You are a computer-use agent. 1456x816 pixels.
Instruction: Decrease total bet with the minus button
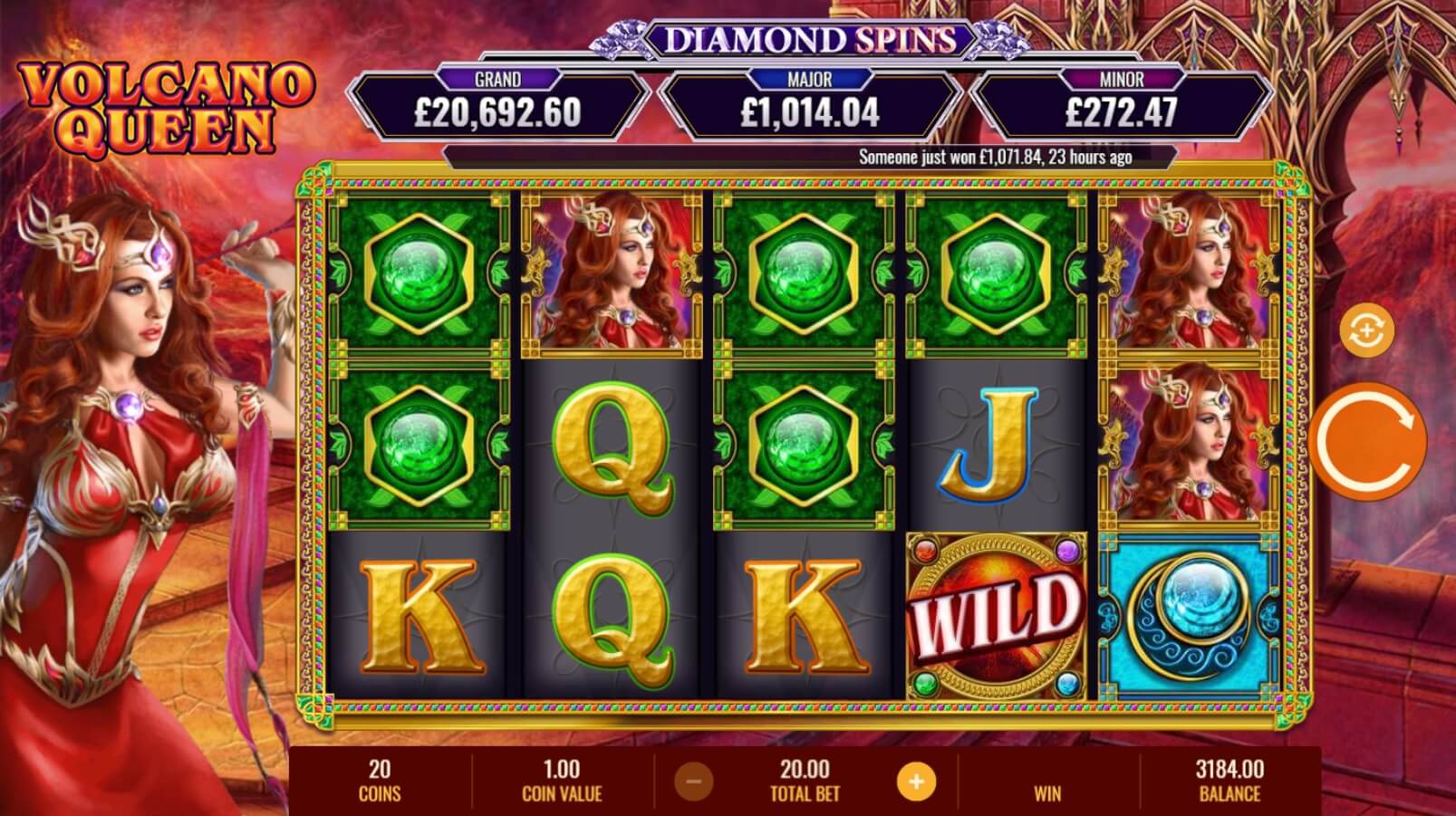693,781
